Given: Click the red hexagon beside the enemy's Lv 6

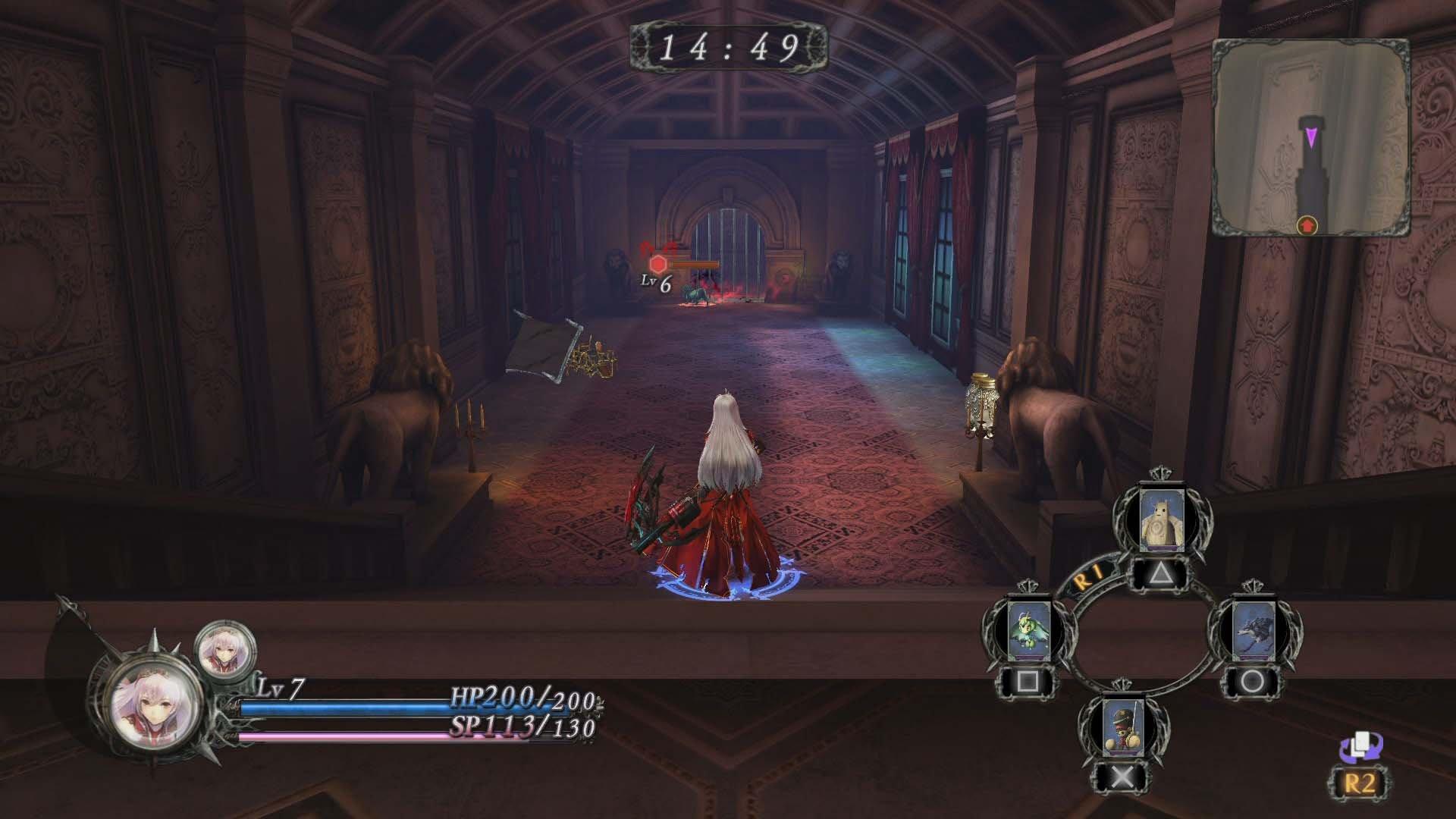Looking at the screenshot, I should tap(657, 263).
